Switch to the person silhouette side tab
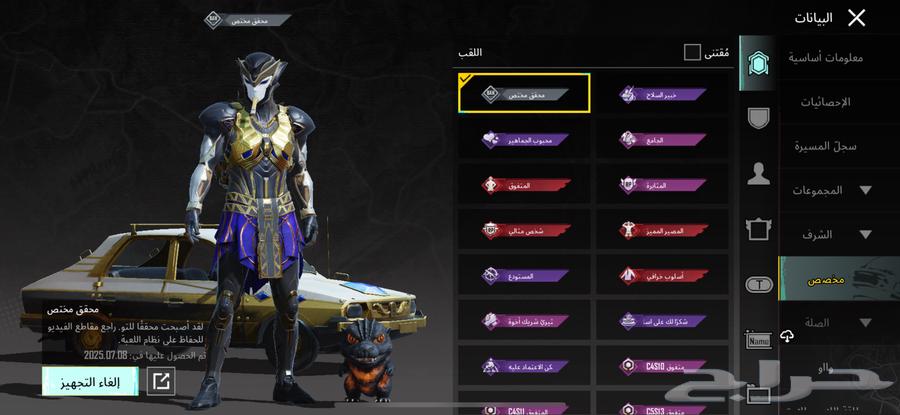Screen dimensions: 900x415 (x=759, y=174)
